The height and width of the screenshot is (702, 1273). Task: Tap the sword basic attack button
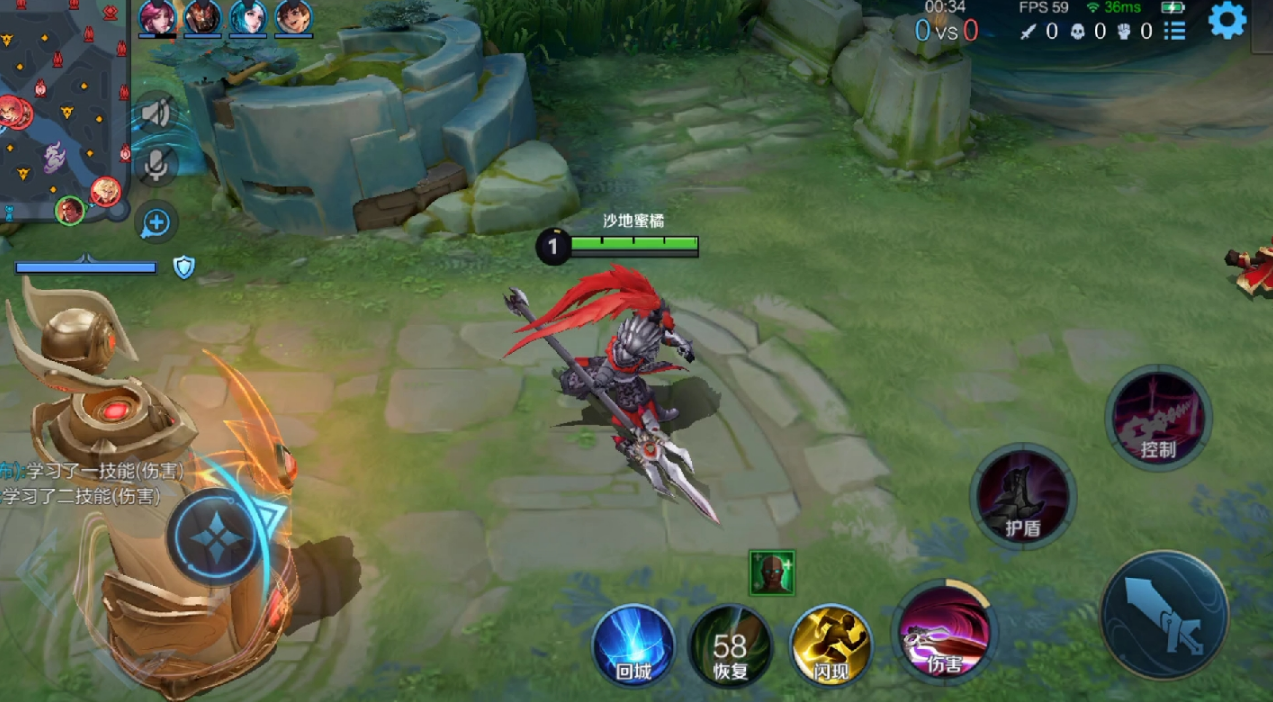(x=1164, y=614)
